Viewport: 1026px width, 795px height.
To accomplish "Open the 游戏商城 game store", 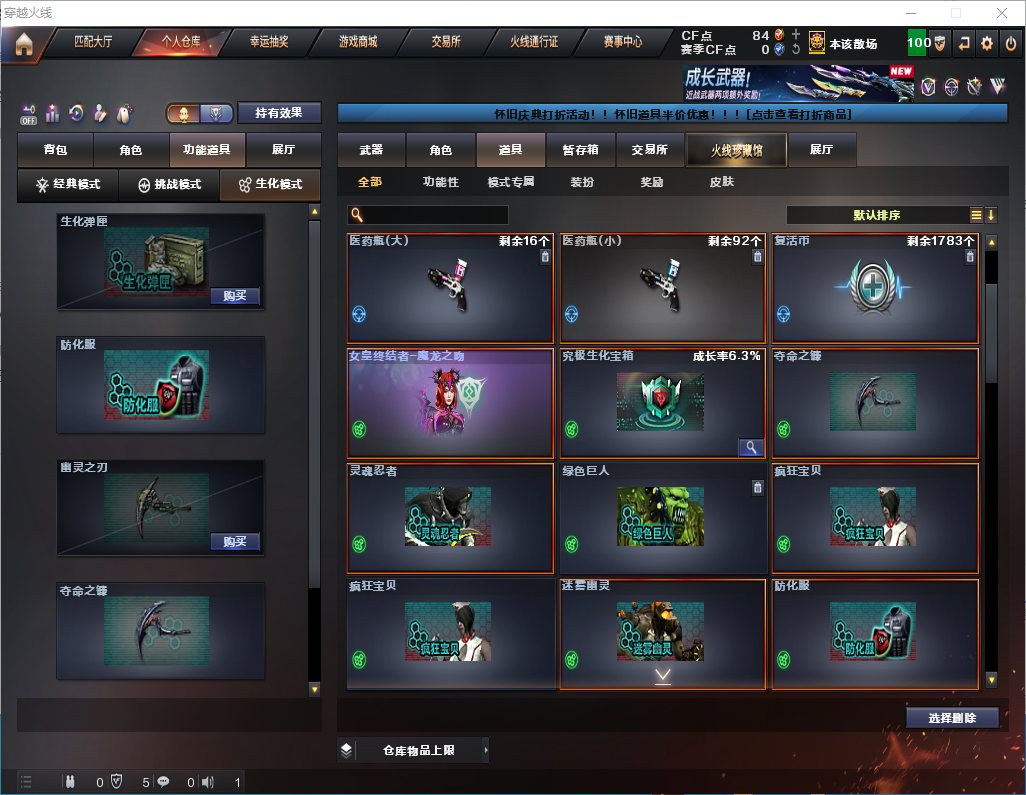I will coord(357,42).
